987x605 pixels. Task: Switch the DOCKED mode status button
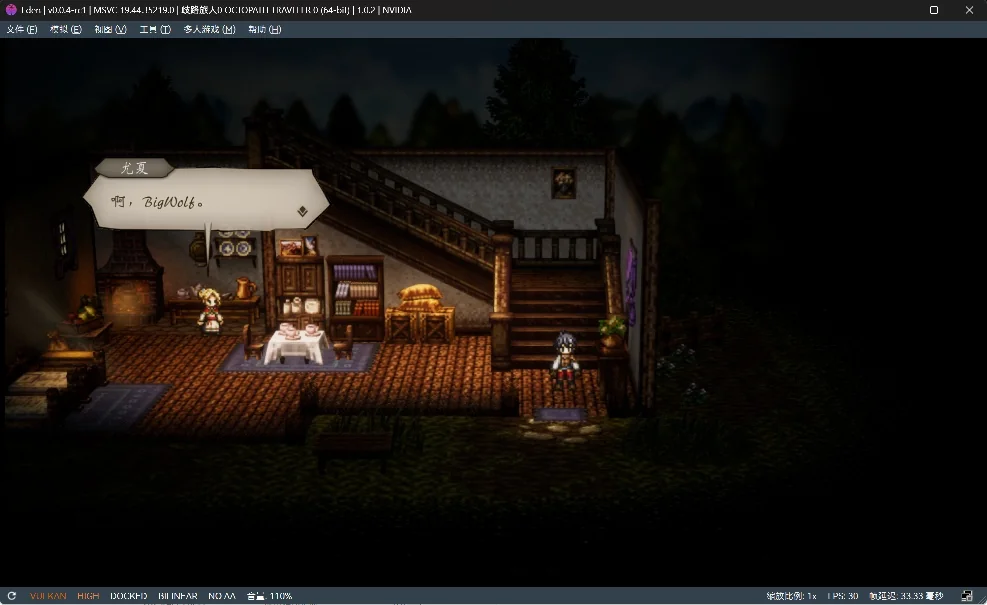coord(128,596)
